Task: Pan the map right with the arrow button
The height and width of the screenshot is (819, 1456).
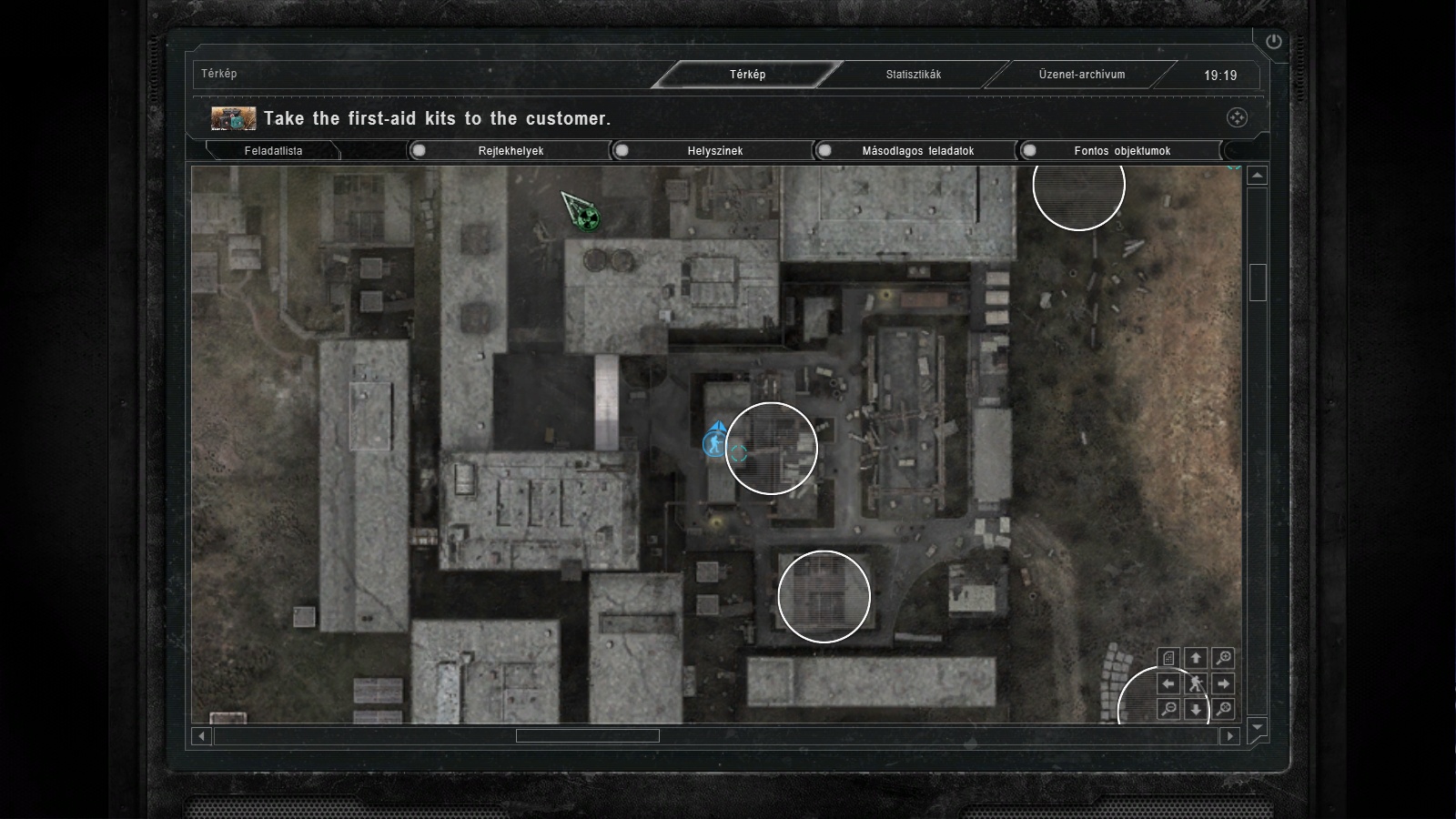Action: [x=1224, y=683]
